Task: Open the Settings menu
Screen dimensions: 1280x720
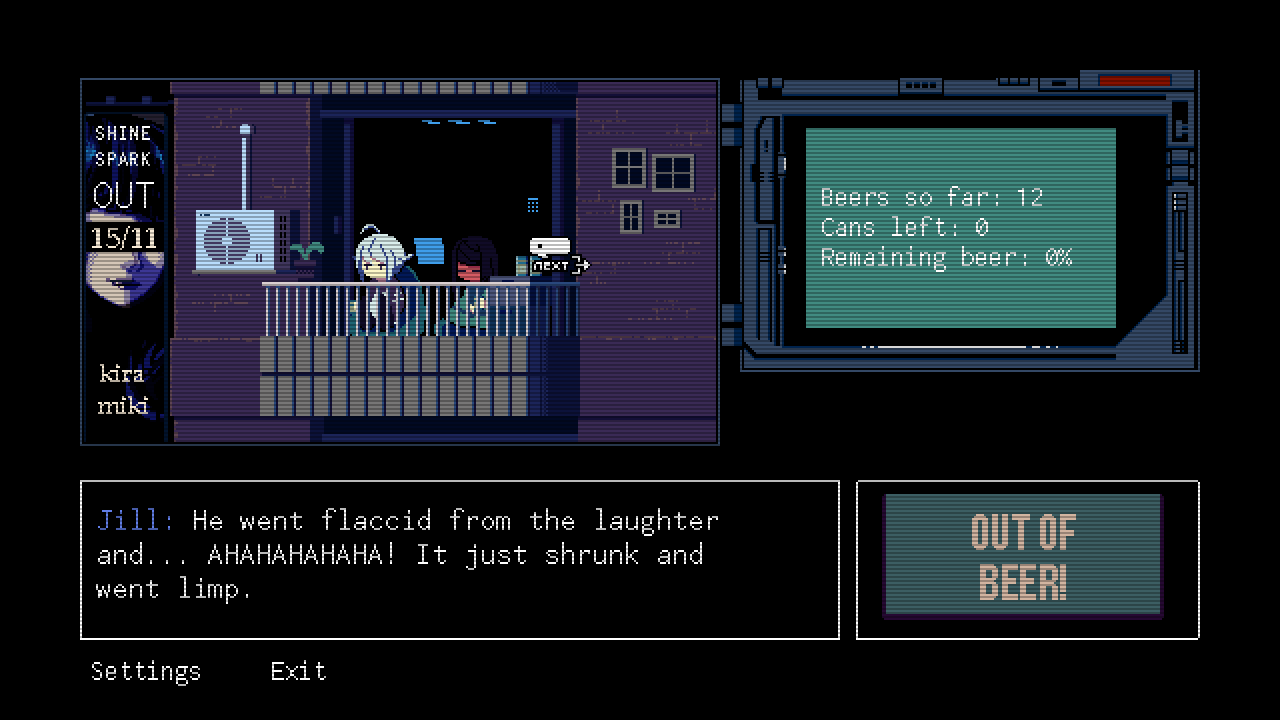Action: pyautogui.click(x=146, y=671)
